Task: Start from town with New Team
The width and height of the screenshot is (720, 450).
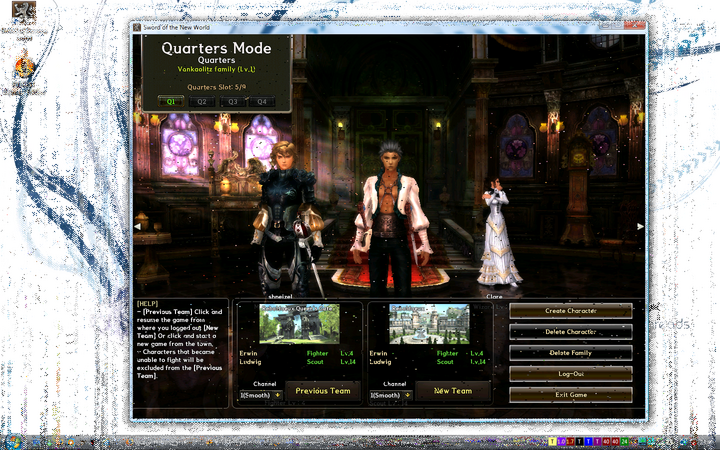Action: [452, 391]
